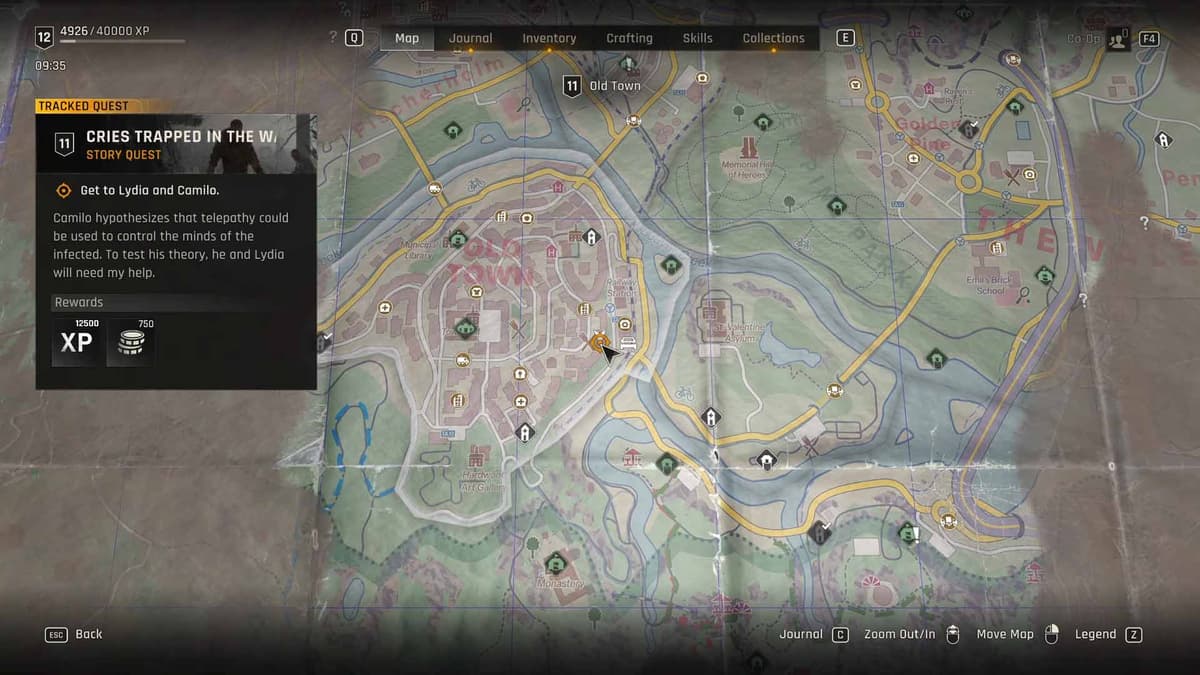Click the orange quest objective marker
This screenshot has height=675, width=1200.
click(x=598, y=342)
